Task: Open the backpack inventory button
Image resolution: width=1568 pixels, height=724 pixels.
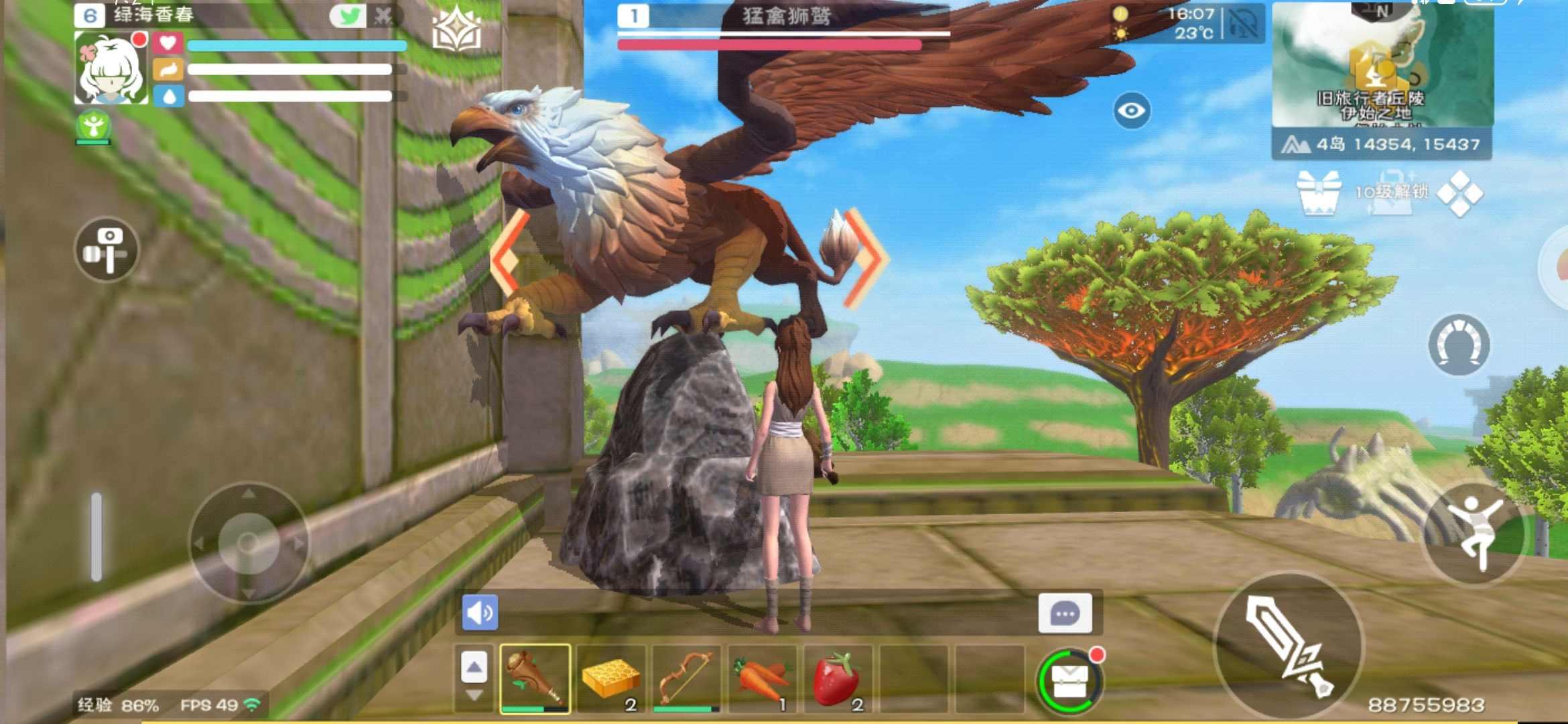Action: [1069, 681]
